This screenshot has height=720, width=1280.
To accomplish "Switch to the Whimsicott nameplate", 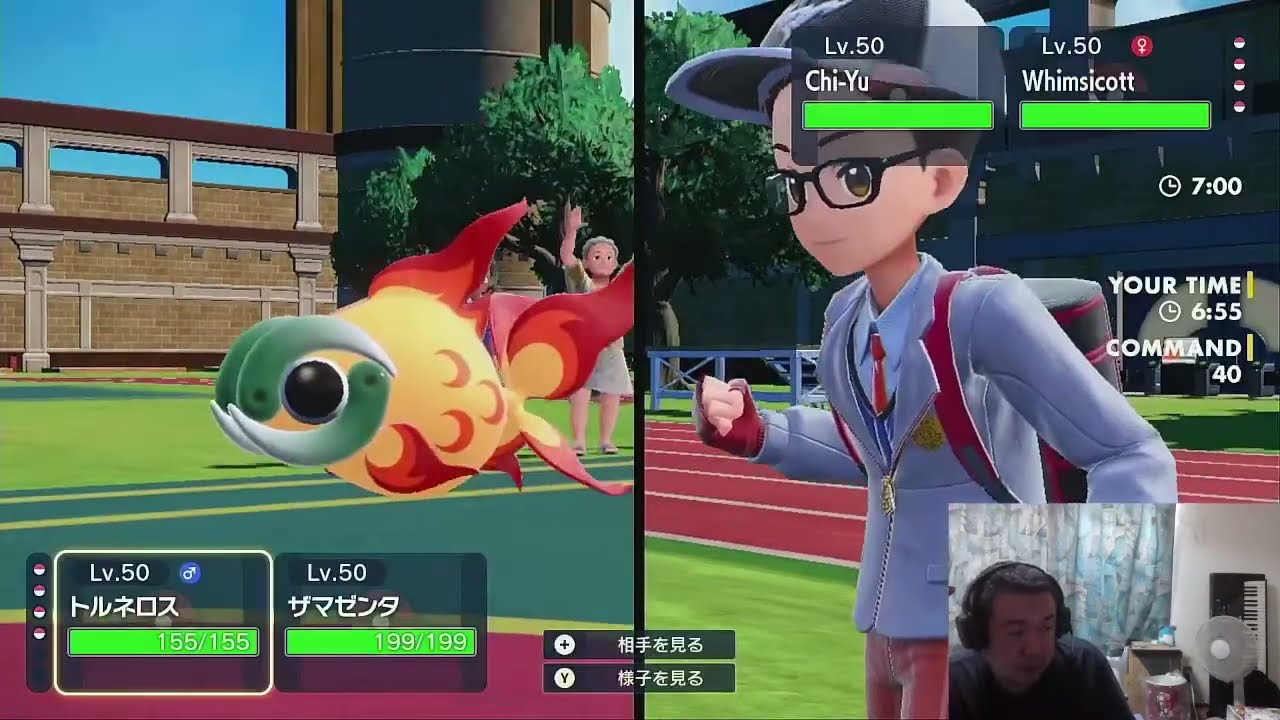I will (x=1113, y=82).
